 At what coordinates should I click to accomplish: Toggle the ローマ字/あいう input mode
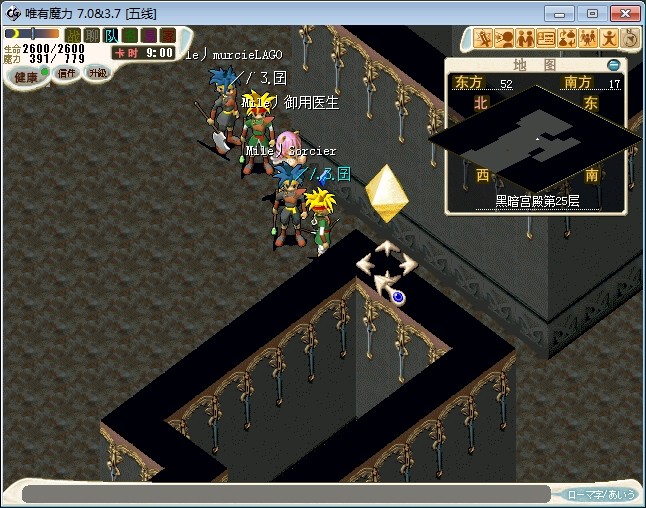(x=601, y=494)
